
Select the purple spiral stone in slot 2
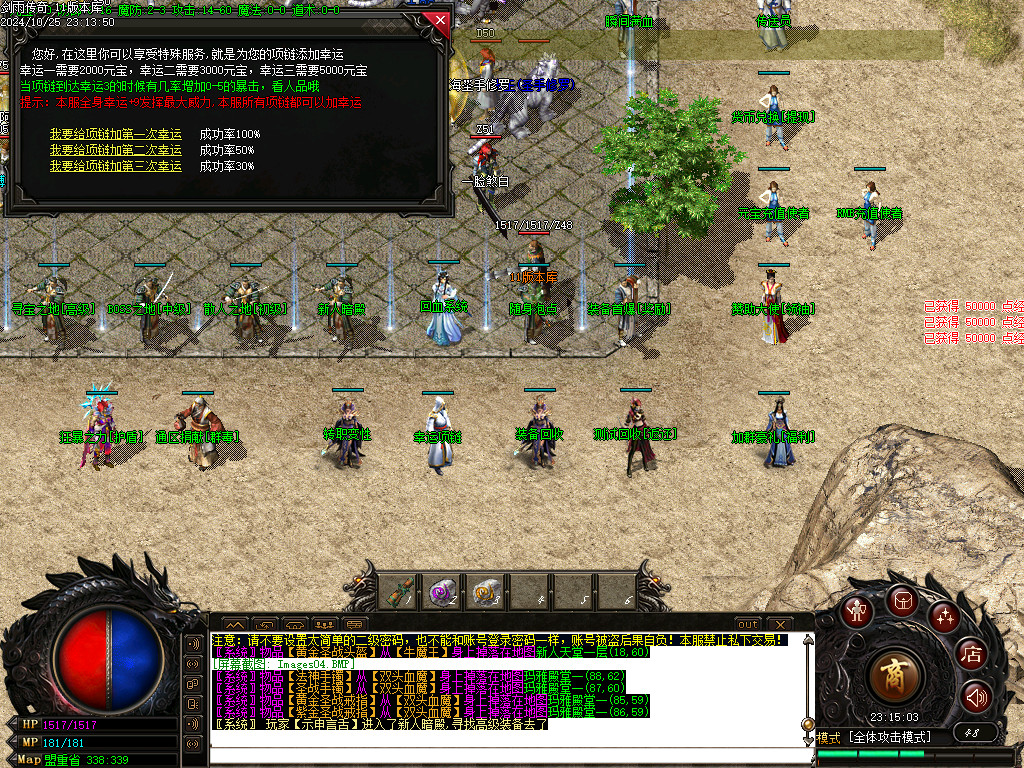click(x=443, y=592)
